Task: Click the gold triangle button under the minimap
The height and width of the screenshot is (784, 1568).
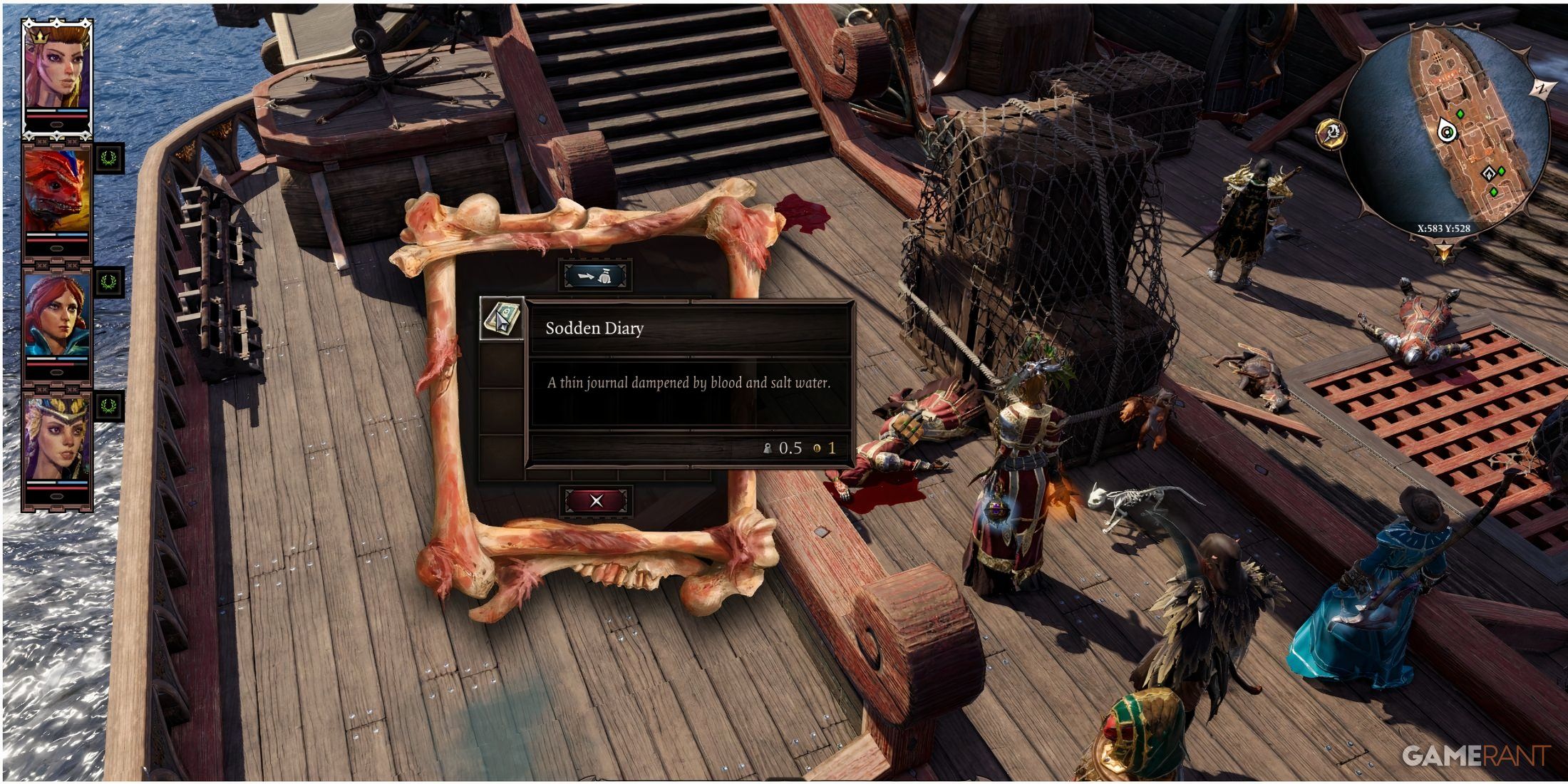Action: click(x=1444, y=252)
